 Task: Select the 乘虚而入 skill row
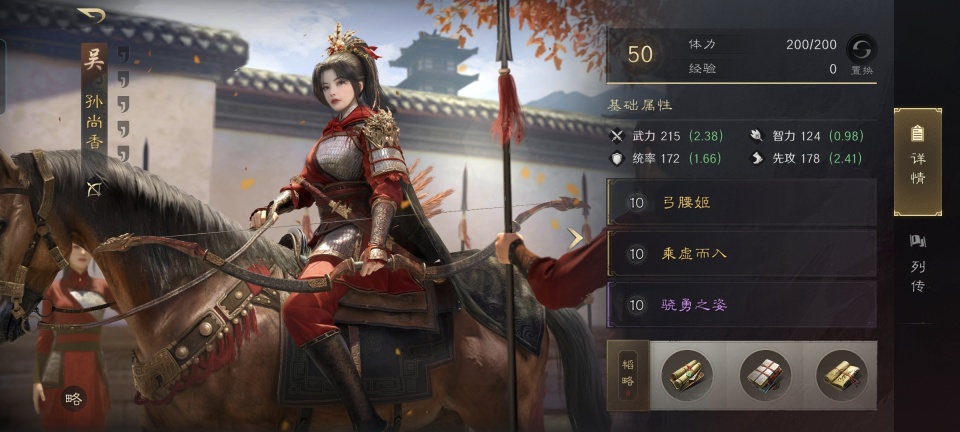(741, 253)
